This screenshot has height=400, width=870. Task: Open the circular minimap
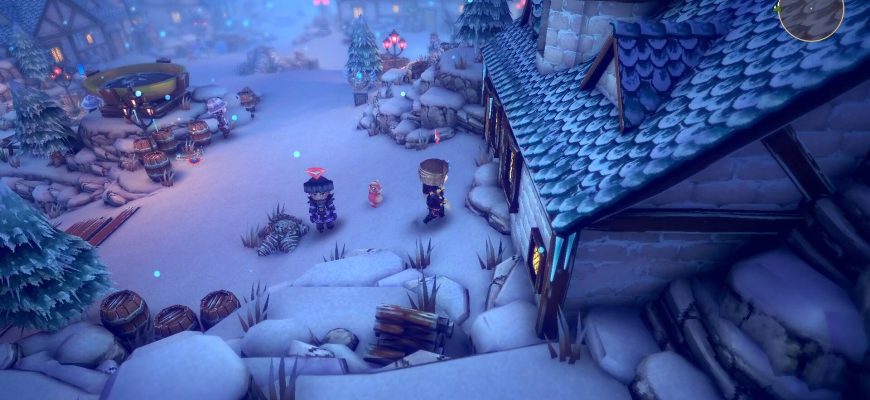pos(811,15)
